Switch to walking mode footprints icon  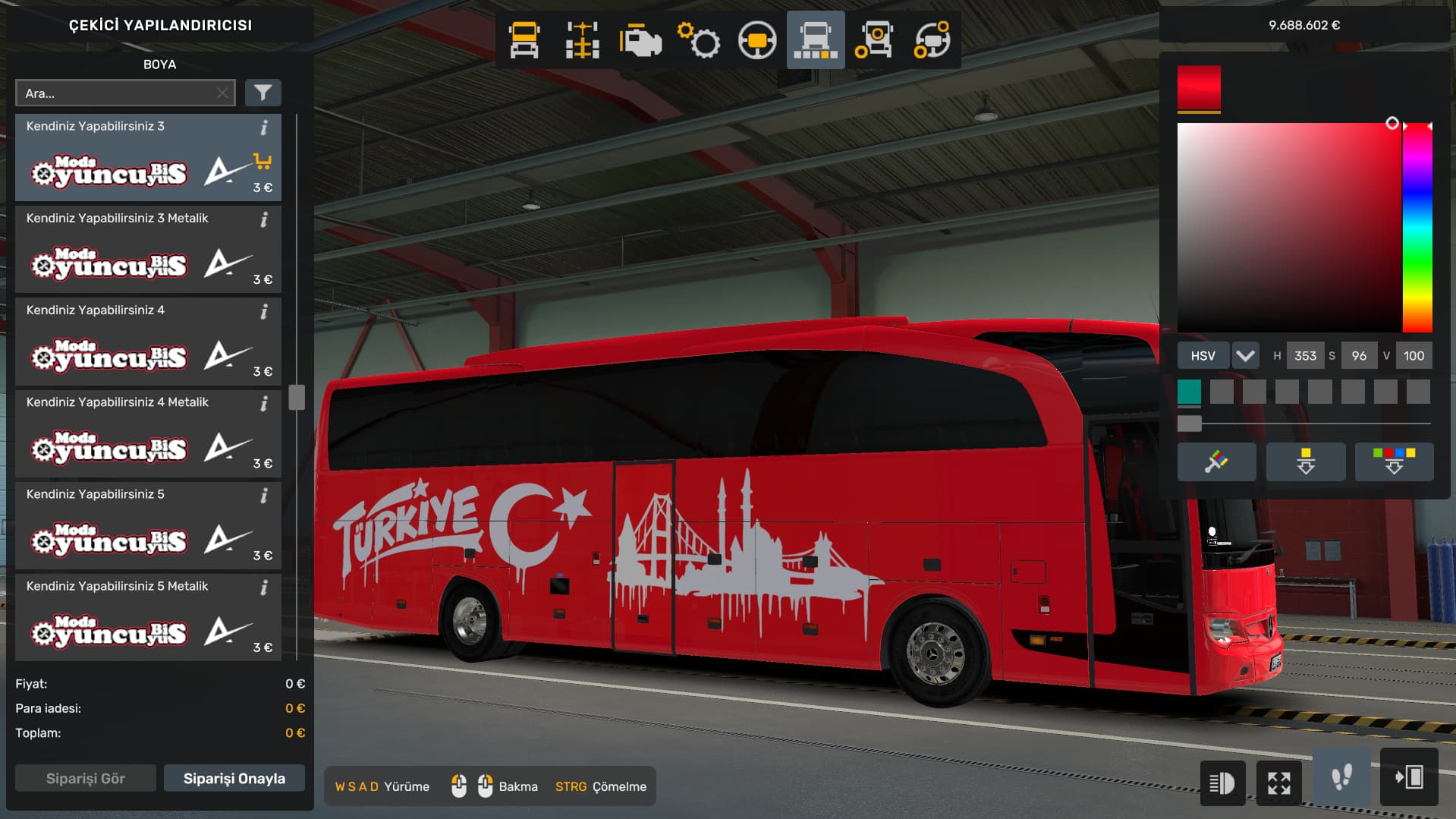click(x=1341, y=778)
